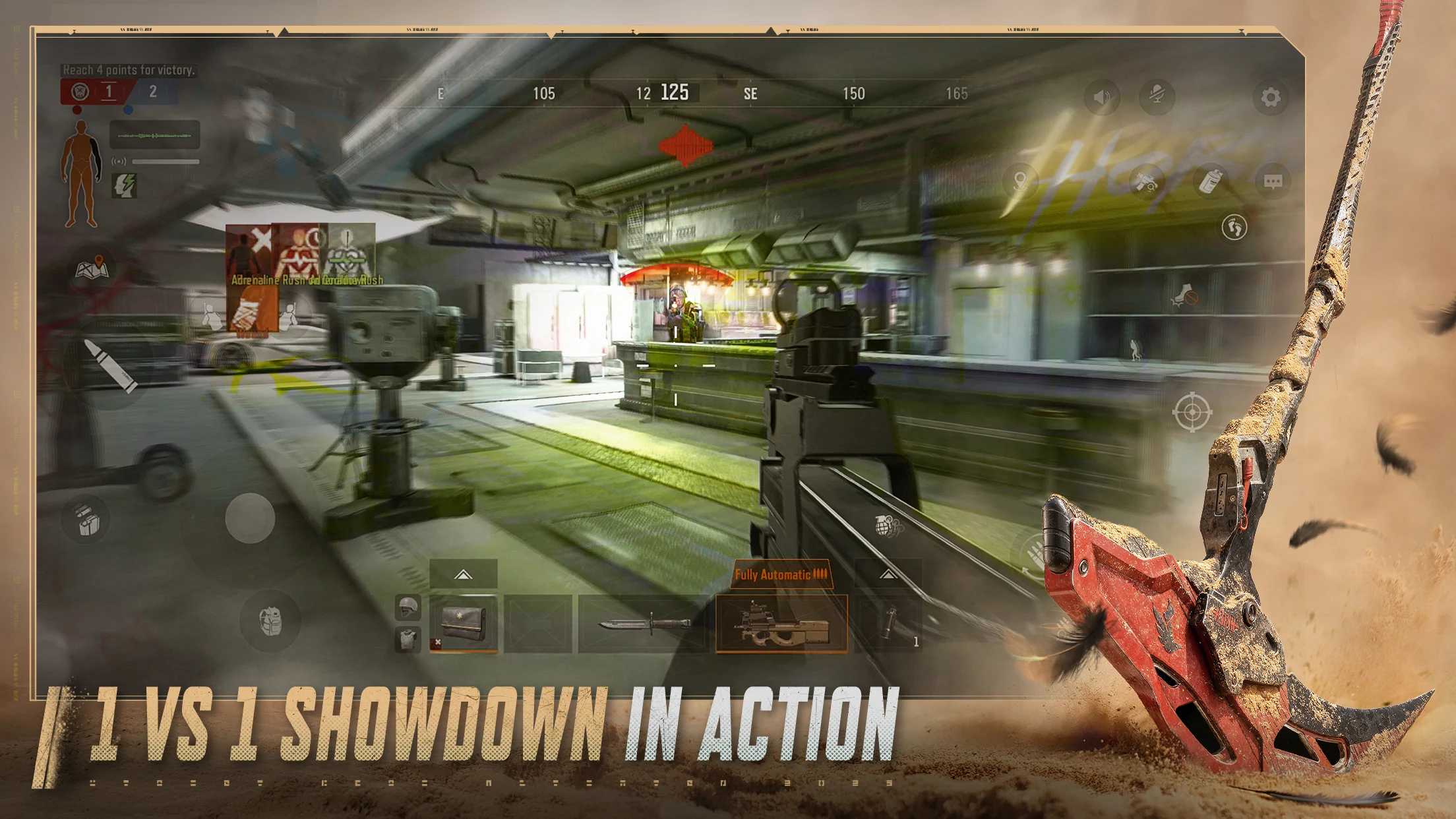The width and height of the screenshot is (1456, 819).
Task: Toggle the muted microphone icon
Action: [x=1157, y=98]
